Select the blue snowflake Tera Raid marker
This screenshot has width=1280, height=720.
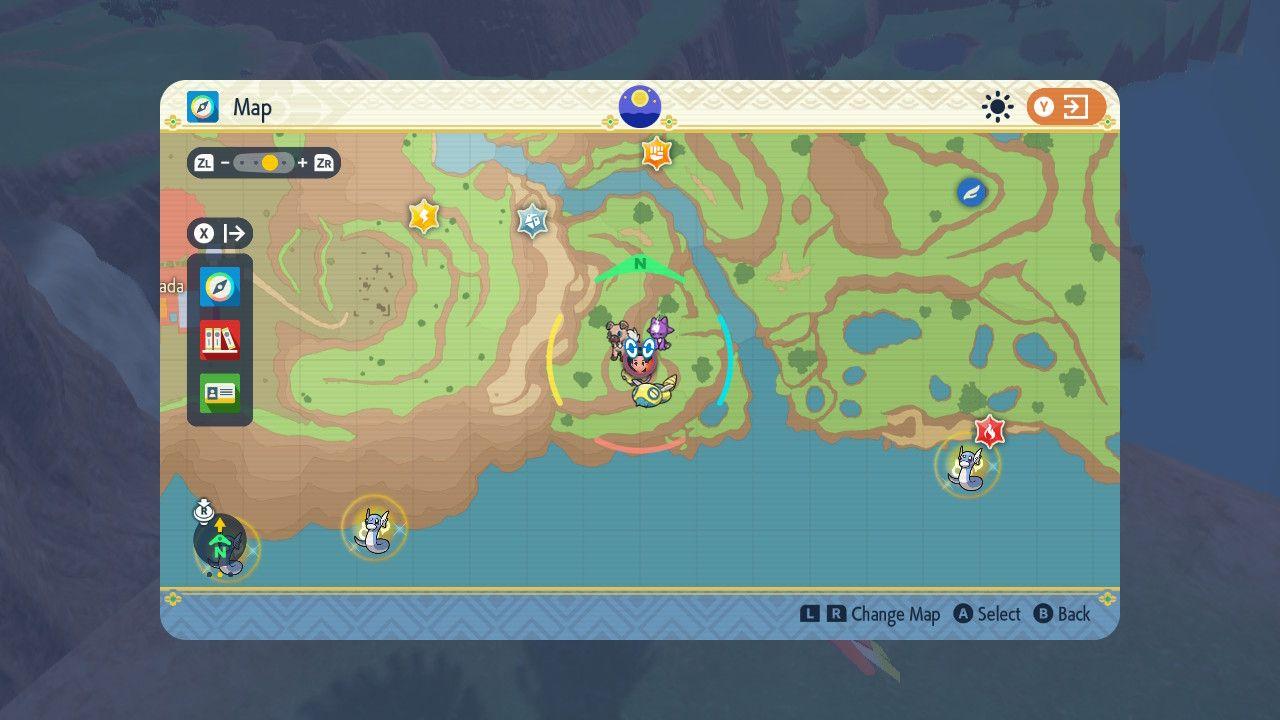click(531, 222)
